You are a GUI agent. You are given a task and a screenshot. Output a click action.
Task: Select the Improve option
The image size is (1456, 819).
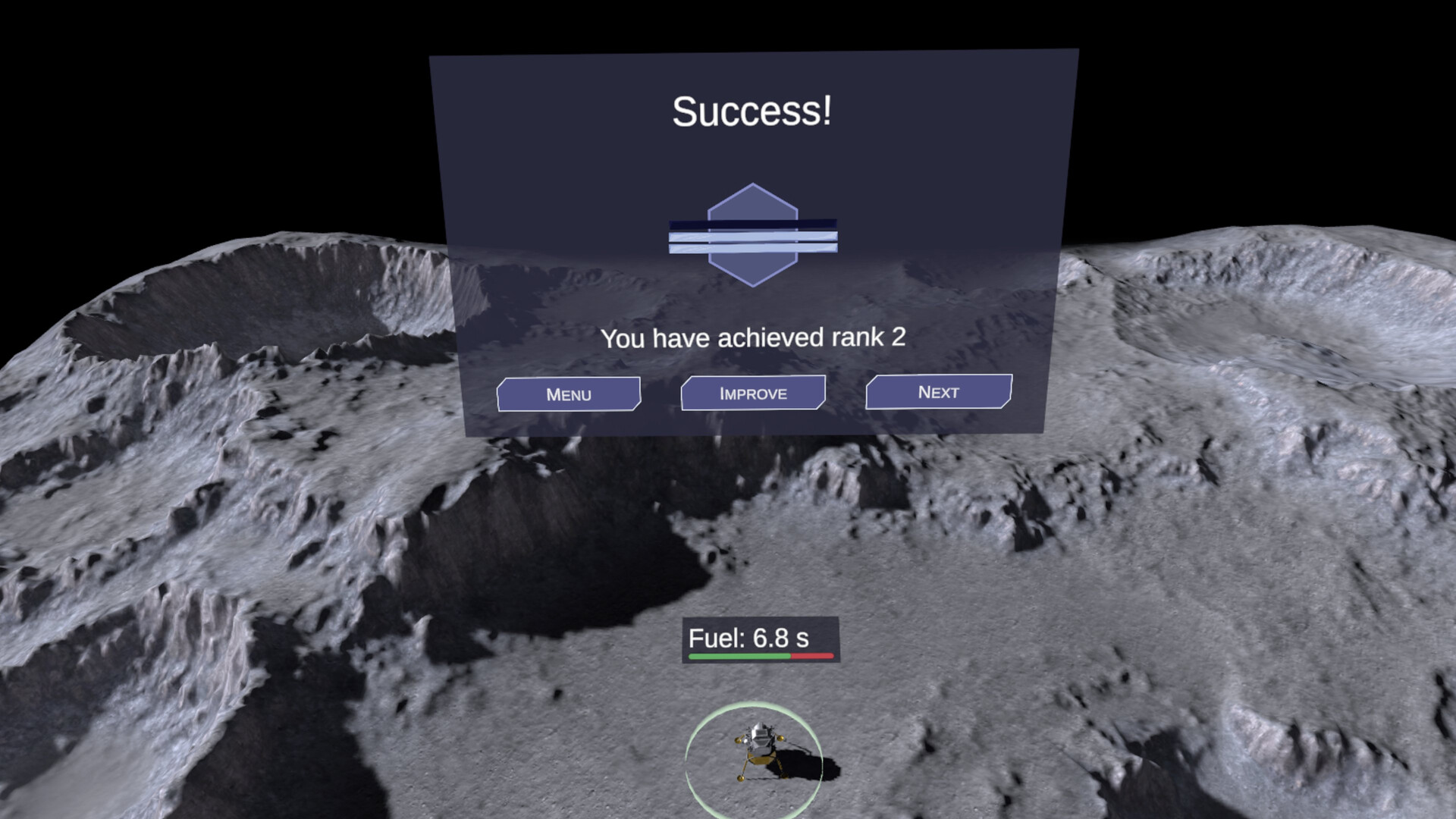tap(752, 392)
